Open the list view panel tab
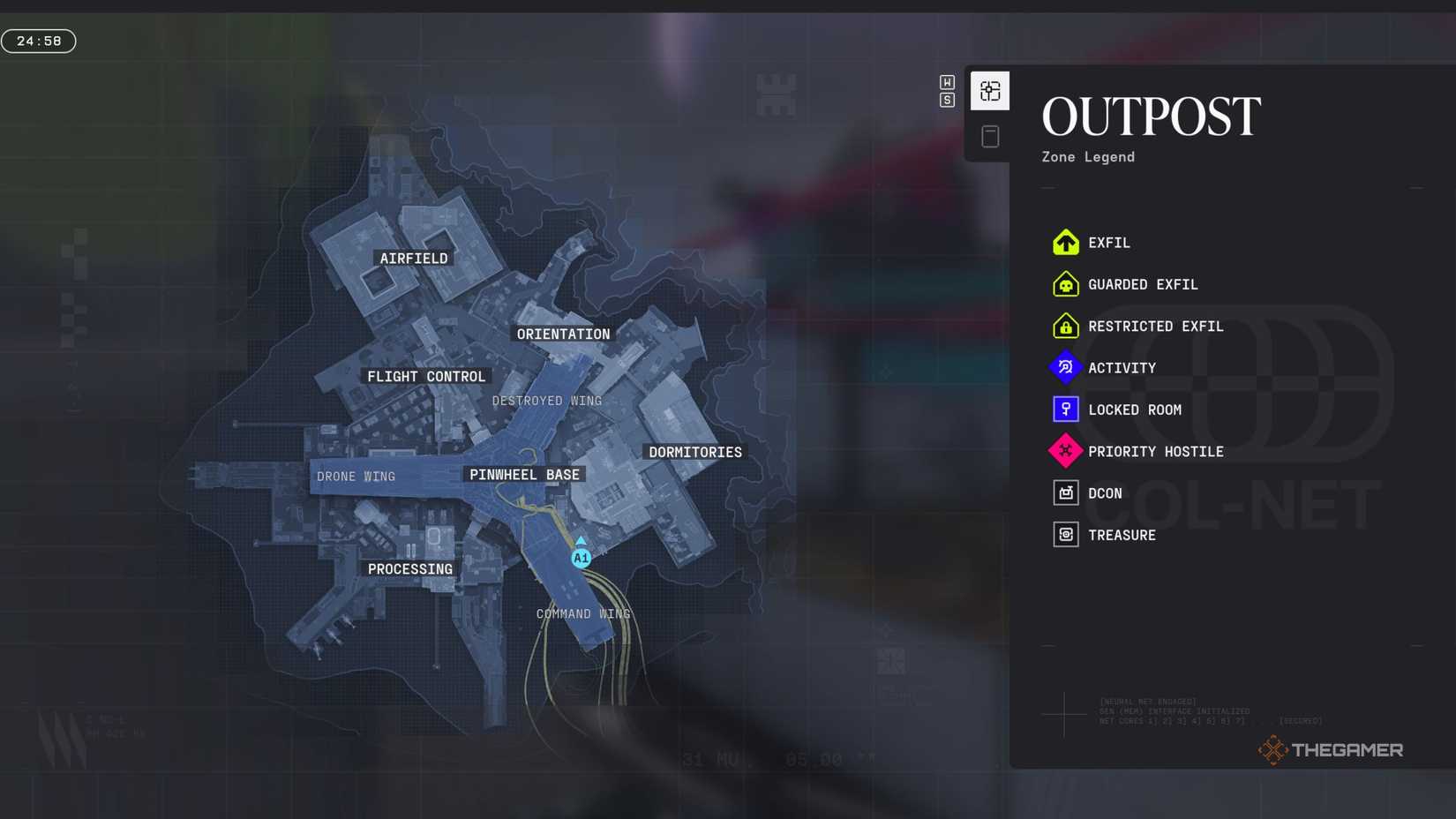The image size is (1456, 819). tap(990, 134)
